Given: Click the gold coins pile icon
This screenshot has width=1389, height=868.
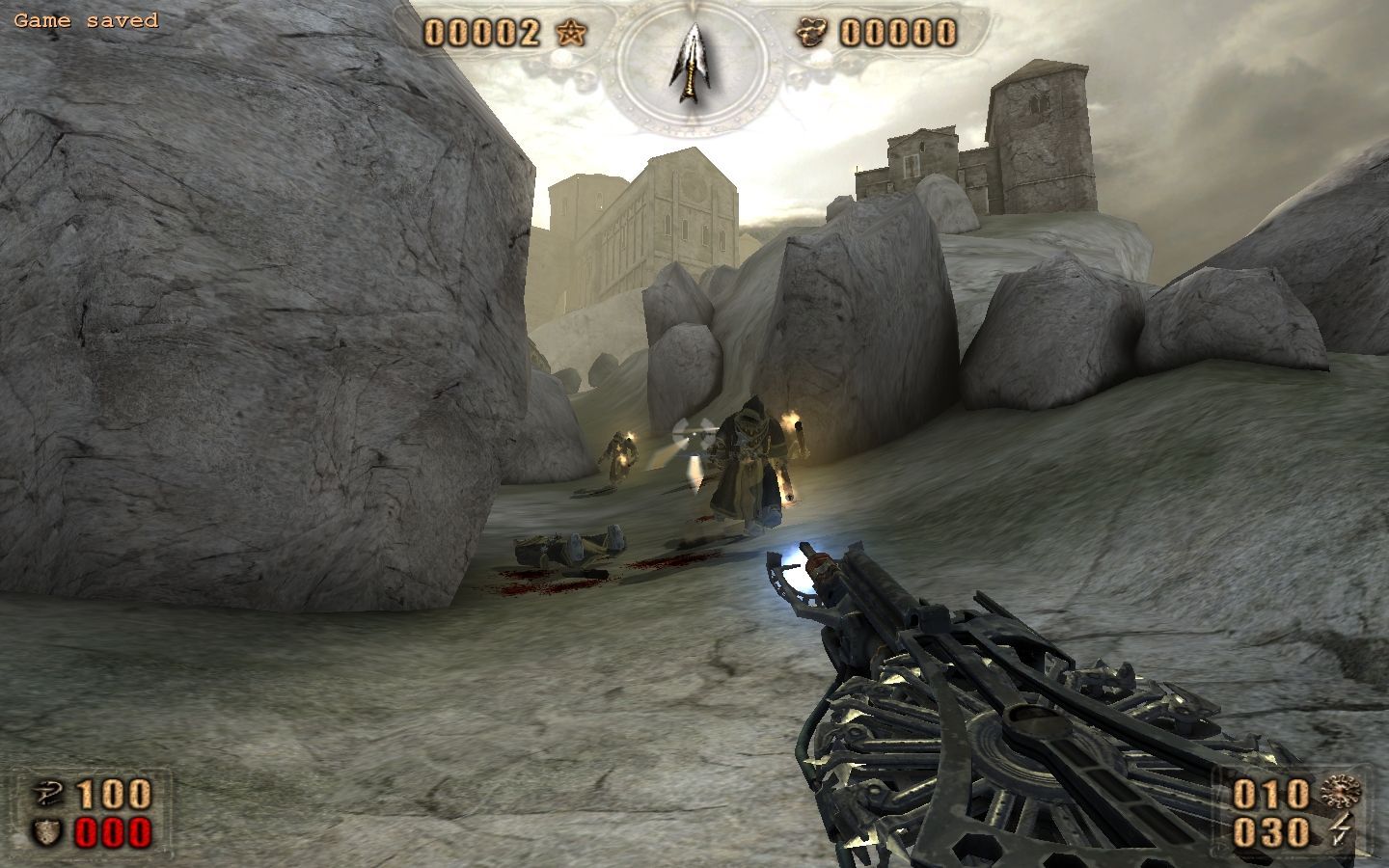Looking at the screenshot, I should coord(810,34).
